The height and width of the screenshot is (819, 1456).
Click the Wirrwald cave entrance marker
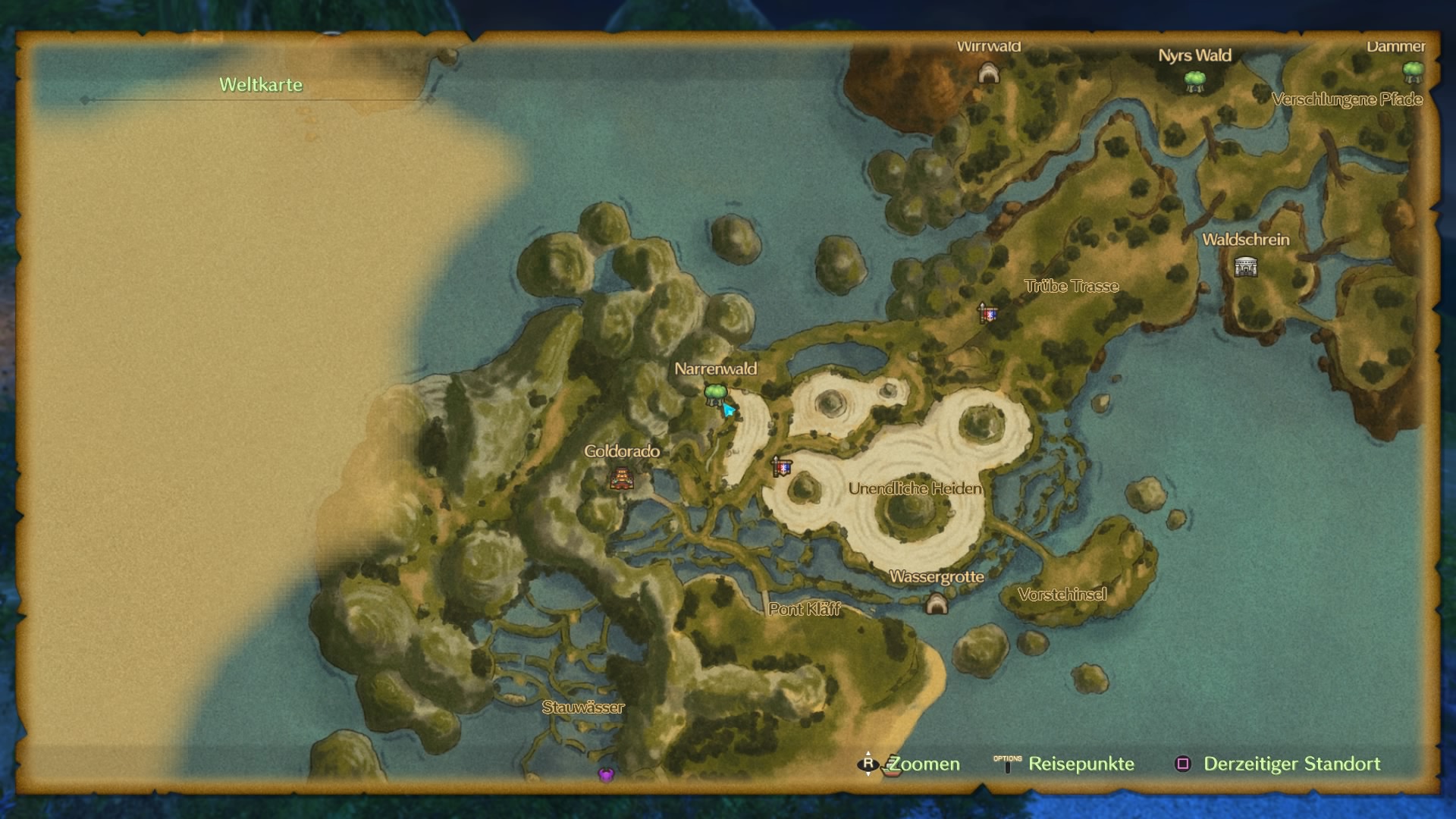pyautogui.click(x=988, y=74)
